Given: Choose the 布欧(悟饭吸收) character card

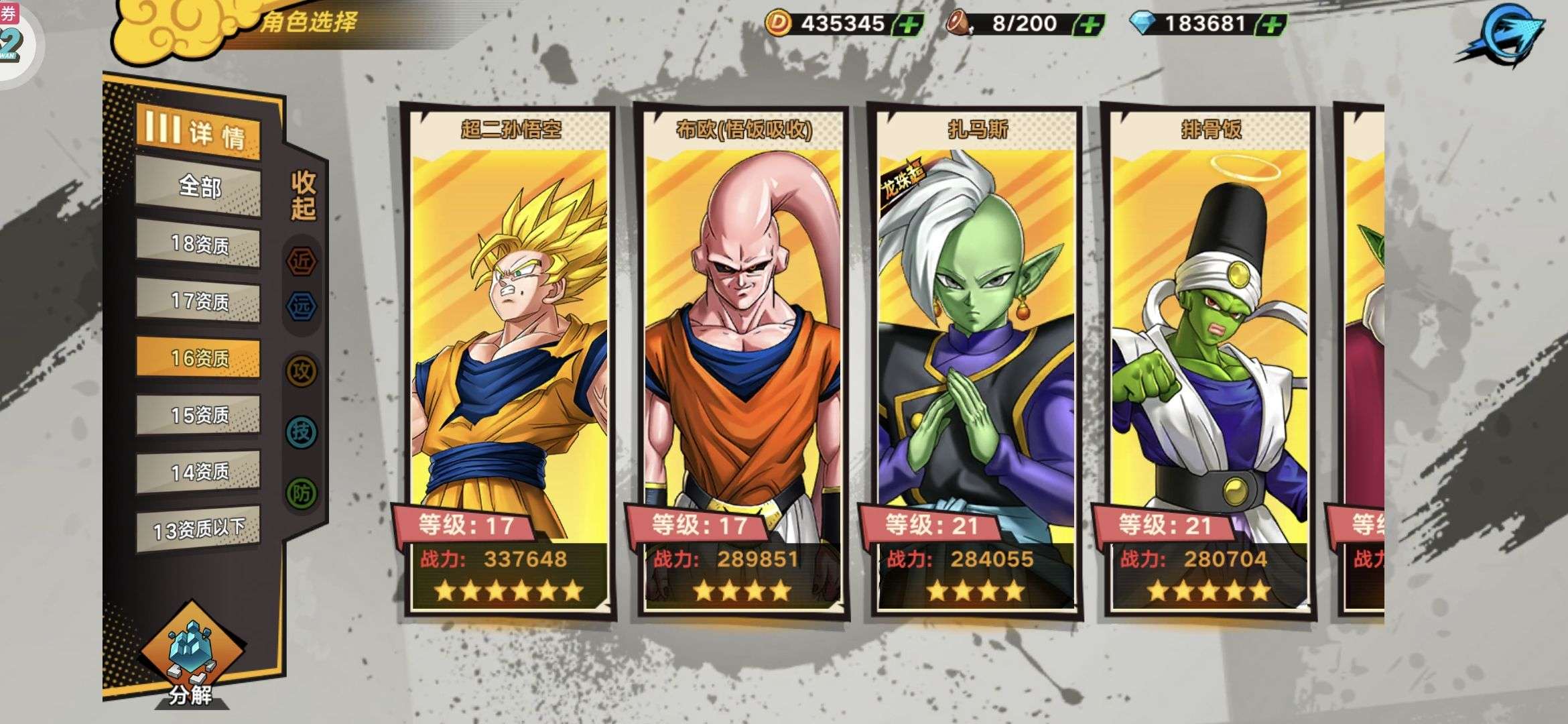Looking at the screenshot, I should [x=742, y=362].
